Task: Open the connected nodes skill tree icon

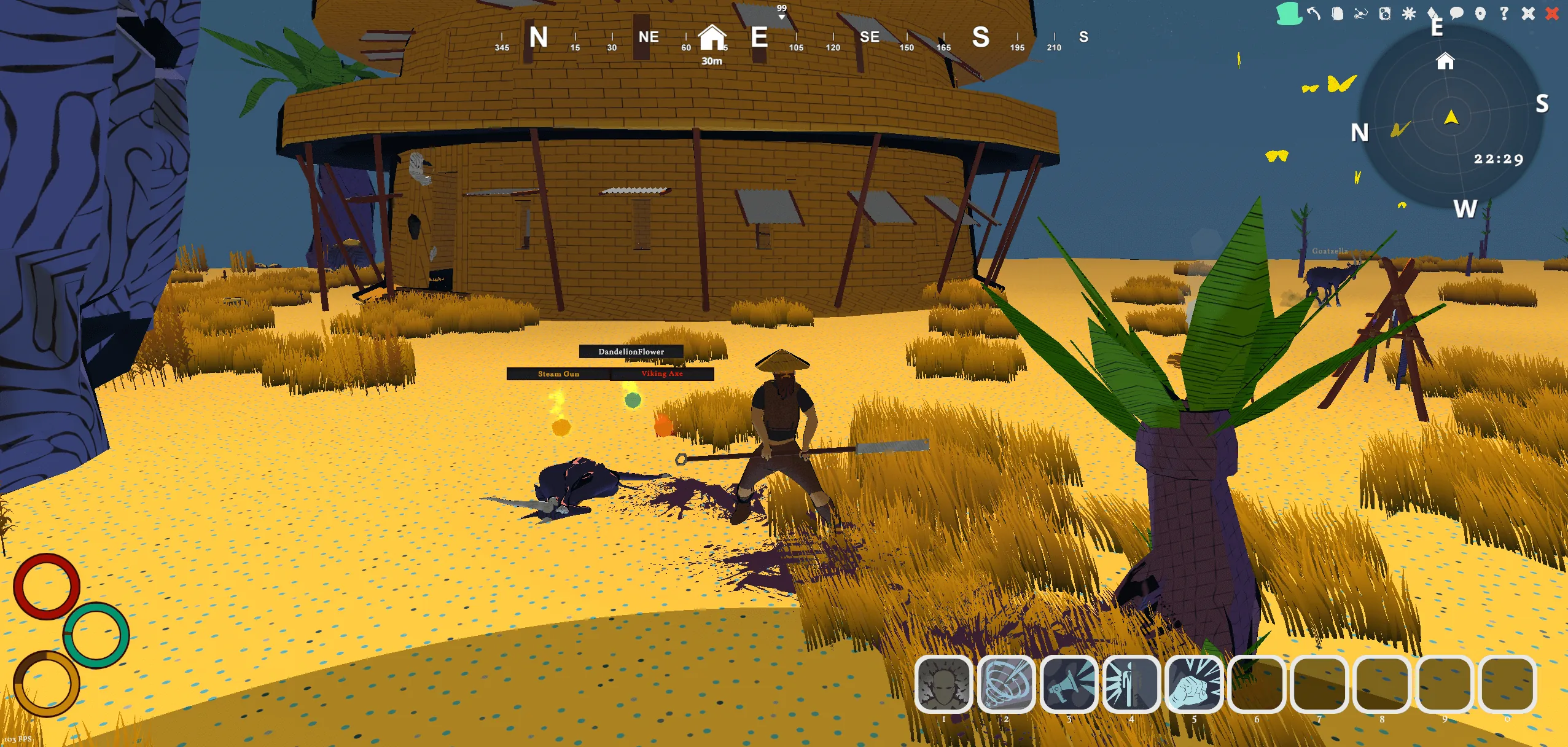Action: click(1361, 14)
